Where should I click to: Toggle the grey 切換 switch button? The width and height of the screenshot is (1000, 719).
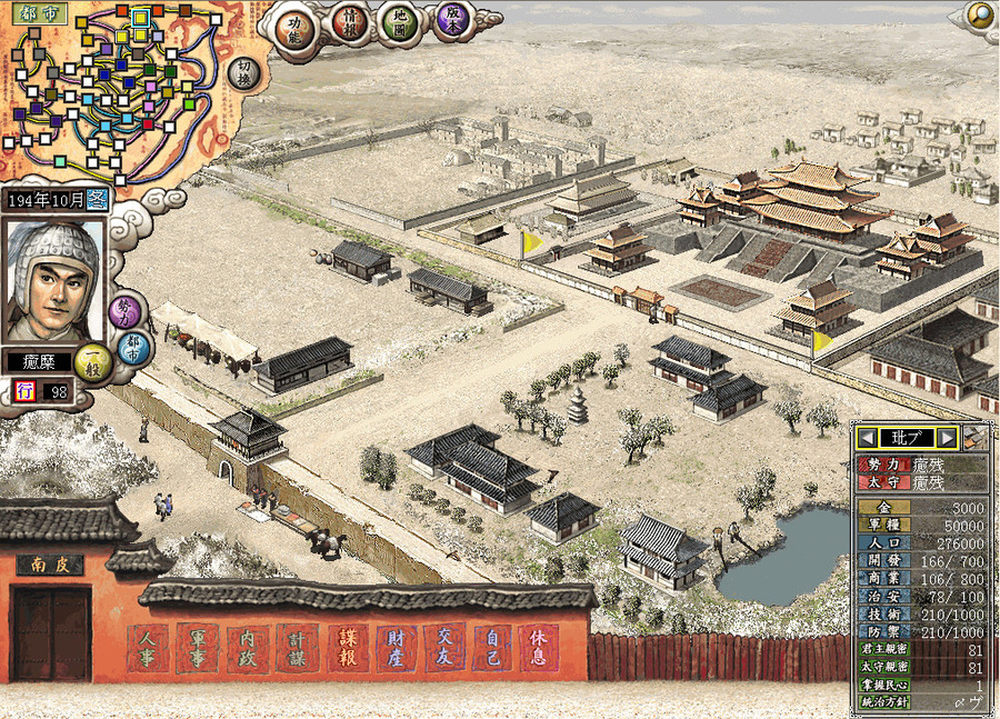[x=244, y=75]
